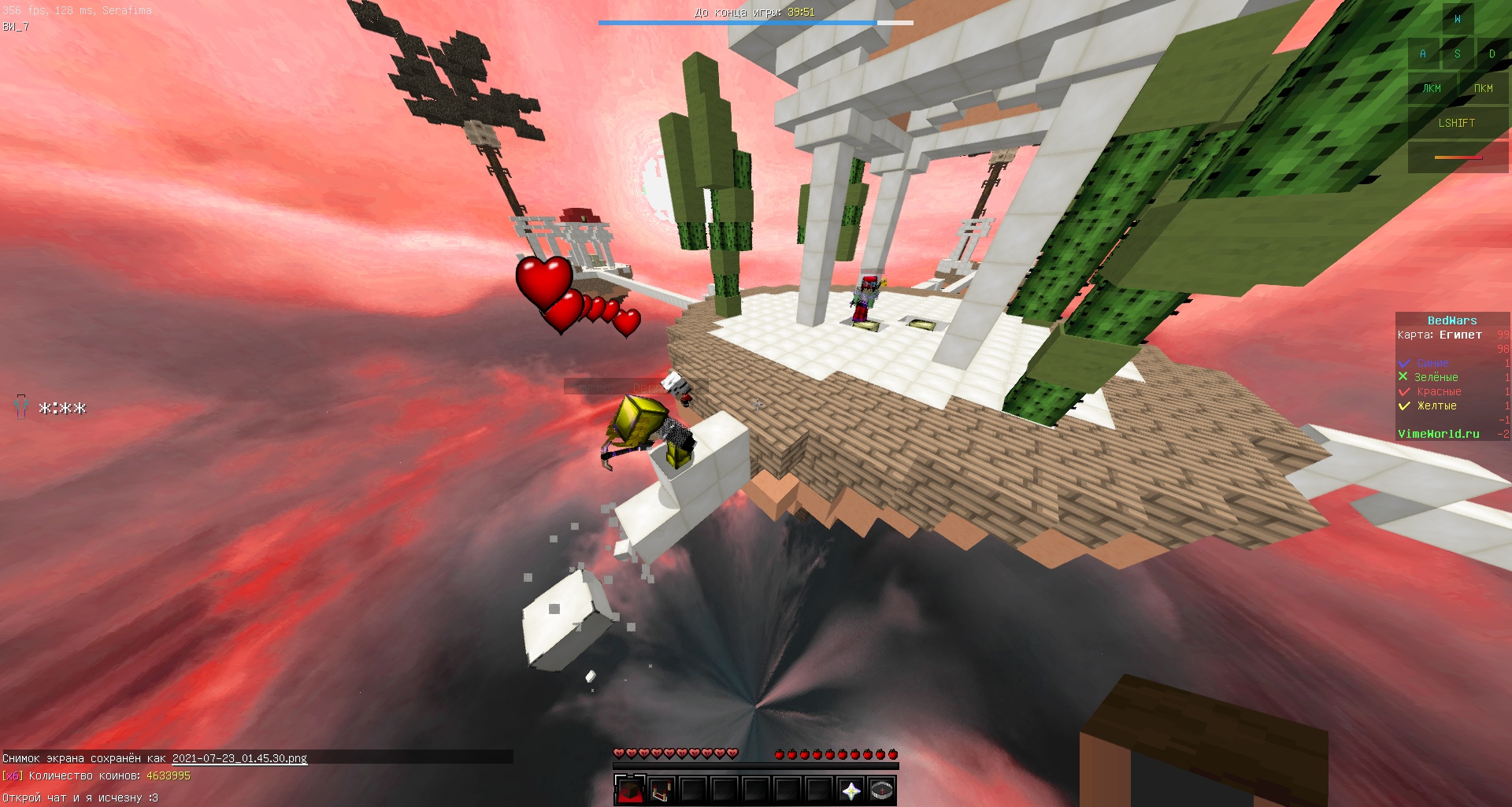Select the dark block hotbar slot
Image resolution: width=1512 pixels, height=807 pixels.
pyautogui.click(x=629, y=790)
